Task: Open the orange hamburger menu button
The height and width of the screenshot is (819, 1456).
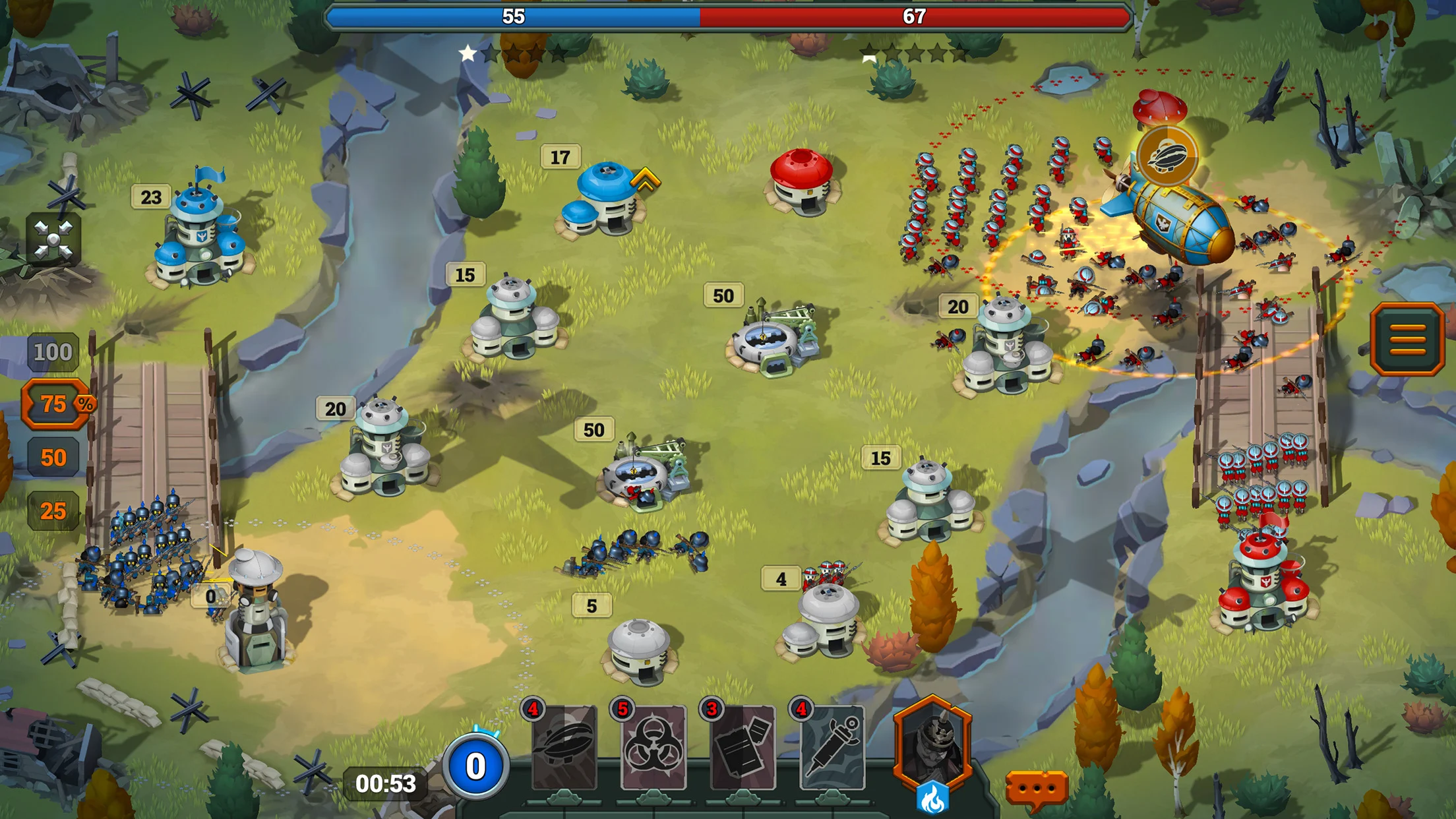Action: pyautogui.click(x=1407, y=339)
